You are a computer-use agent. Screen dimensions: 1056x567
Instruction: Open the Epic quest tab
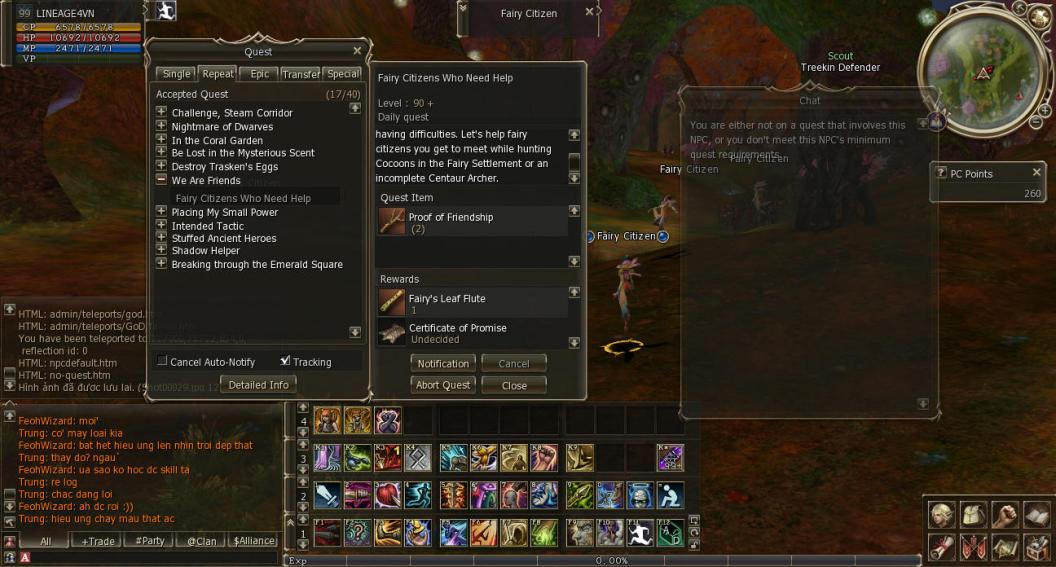coord(260,74)
